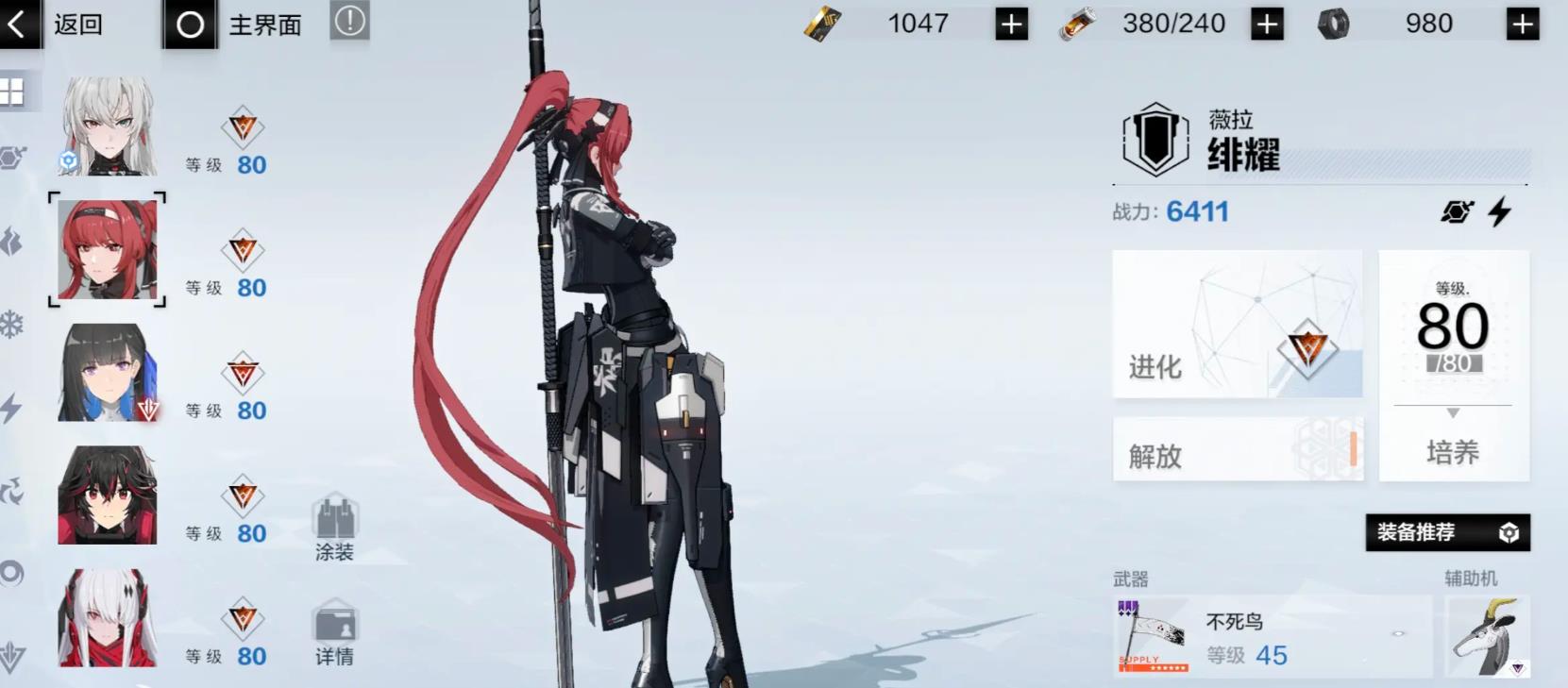Select the silver-haired character portrait
The height and width of the screenshot is (688, 1568).
(x=108, y=126)
